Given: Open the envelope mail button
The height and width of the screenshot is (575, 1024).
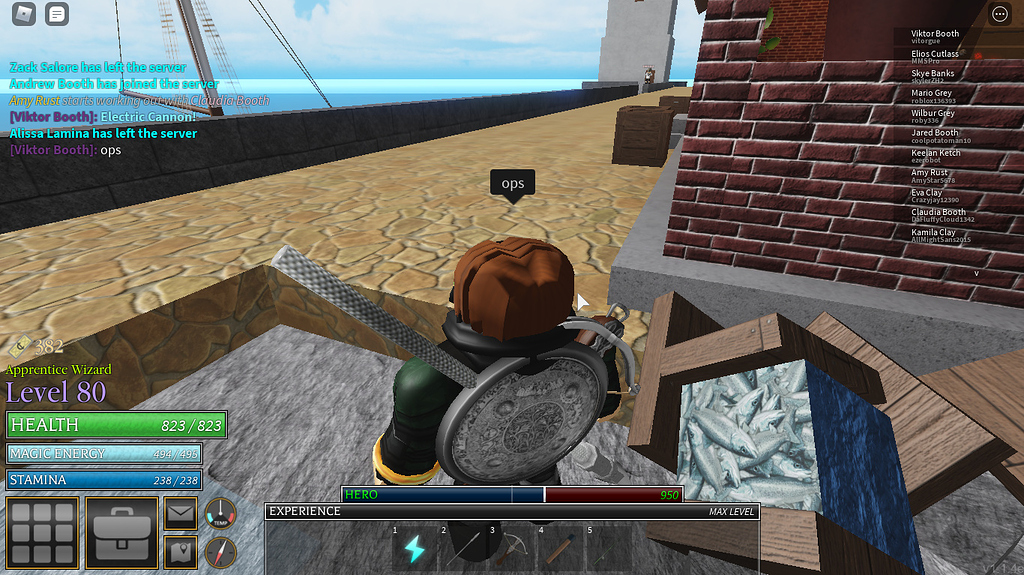Looking at the screenshot, I should click(x=181, y=514).
